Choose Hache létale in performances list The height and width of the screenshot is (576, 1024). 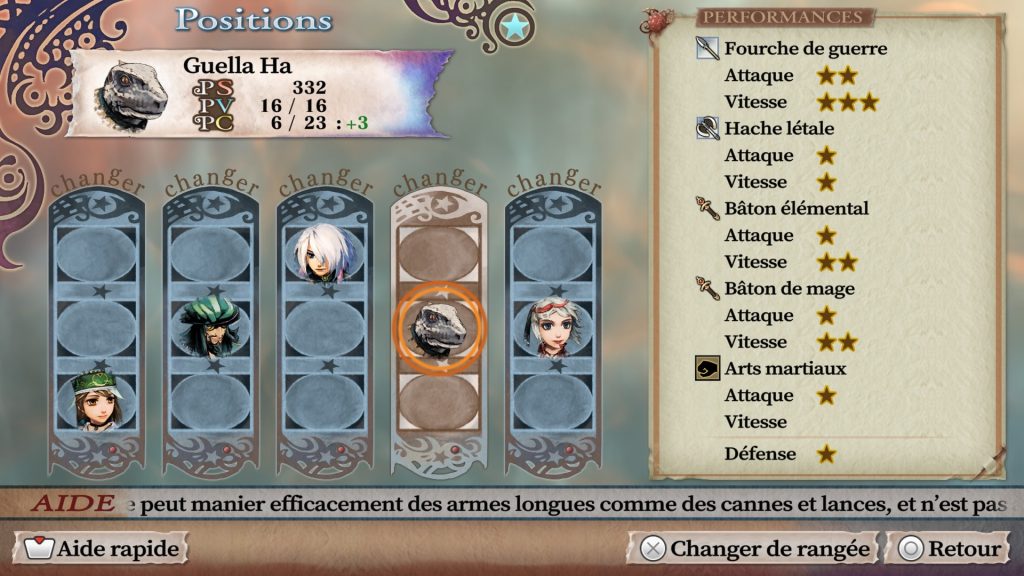(x=778, y=128)
